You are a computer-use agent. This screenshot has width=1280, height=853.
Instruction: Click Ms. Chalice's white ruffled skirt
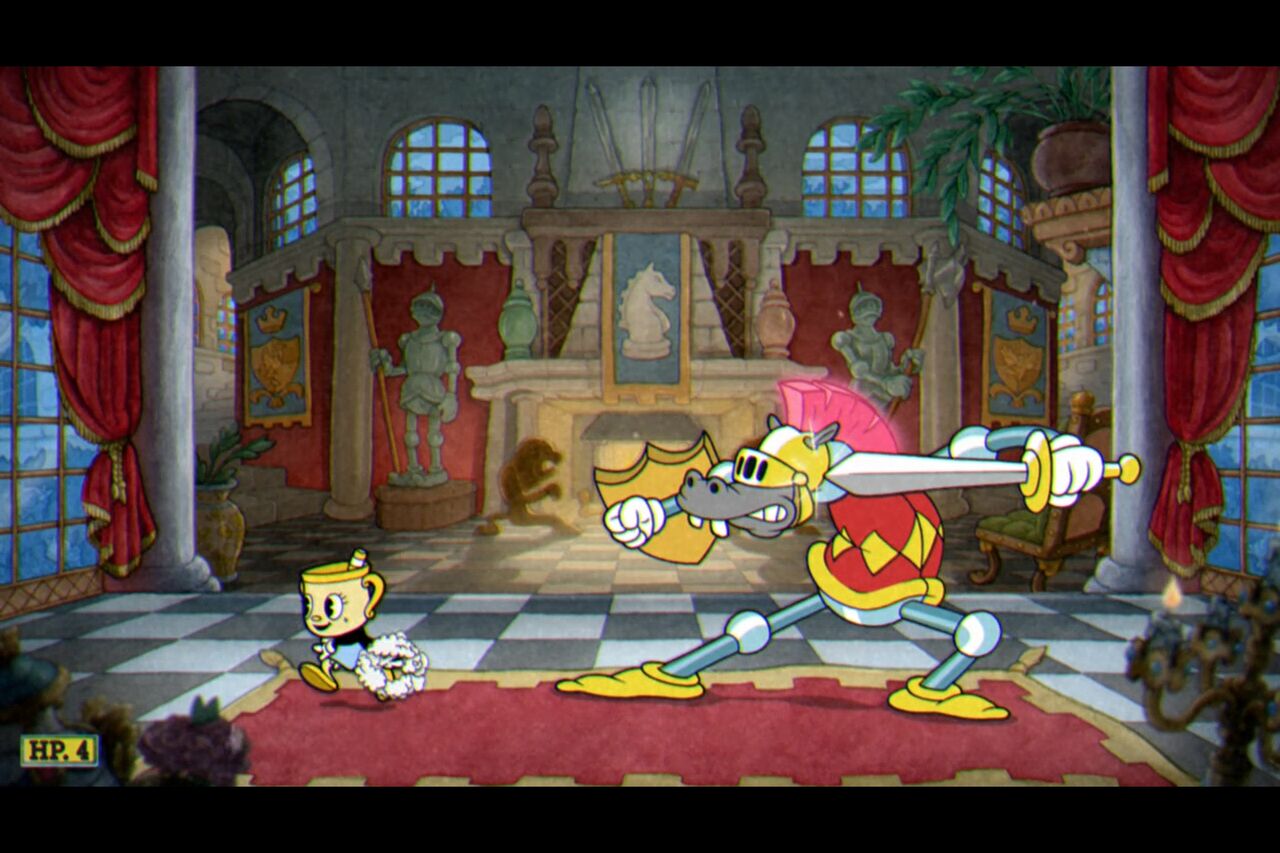point(390,665)
